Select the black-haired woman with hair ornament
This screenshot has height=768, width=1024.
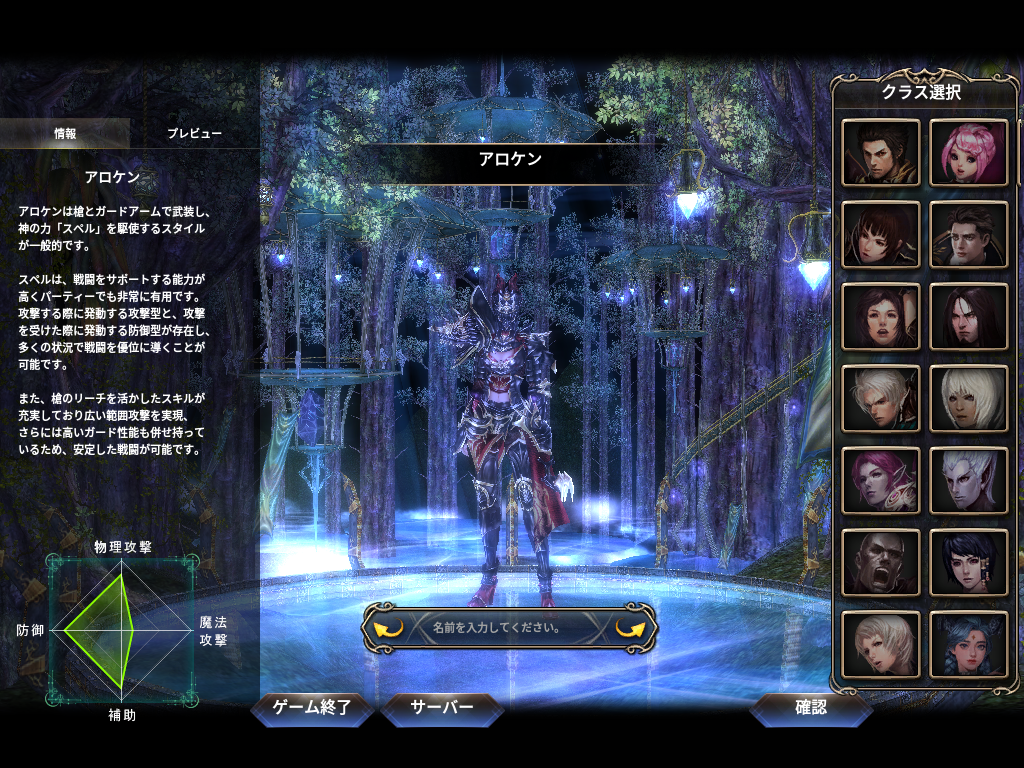point(969,562)
